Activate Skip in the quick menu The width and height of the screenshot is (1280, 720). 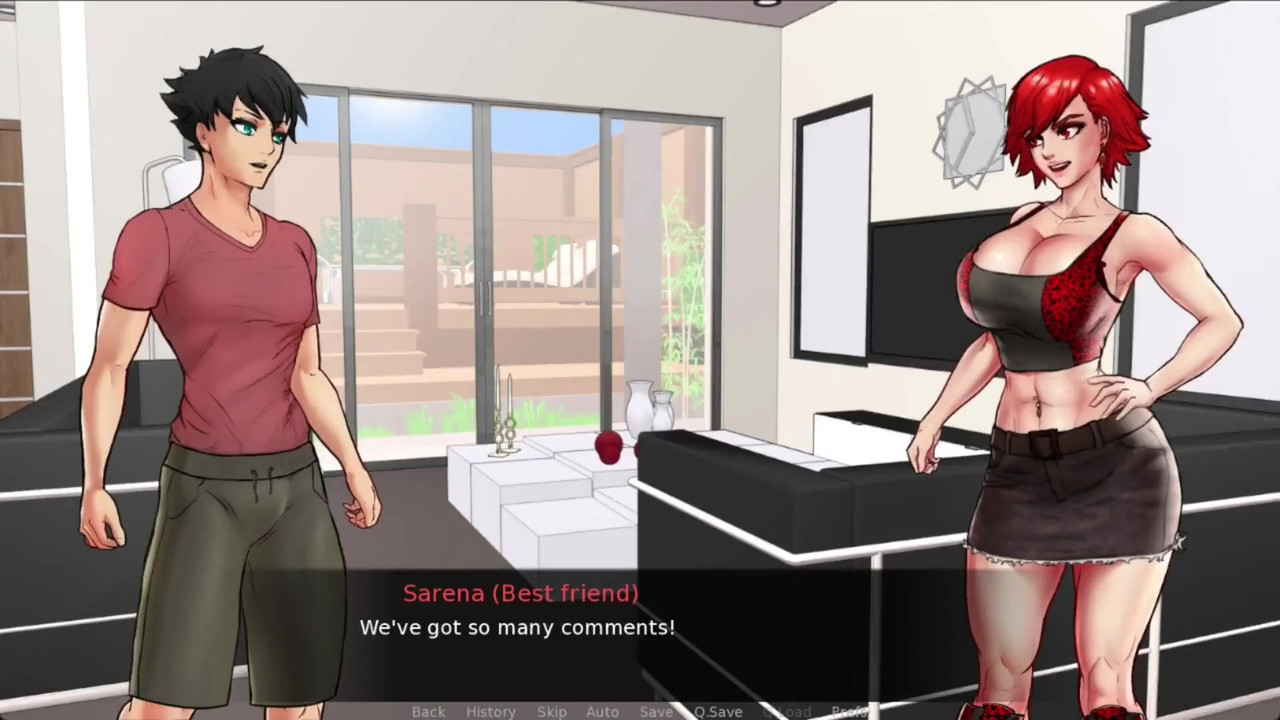552,711
